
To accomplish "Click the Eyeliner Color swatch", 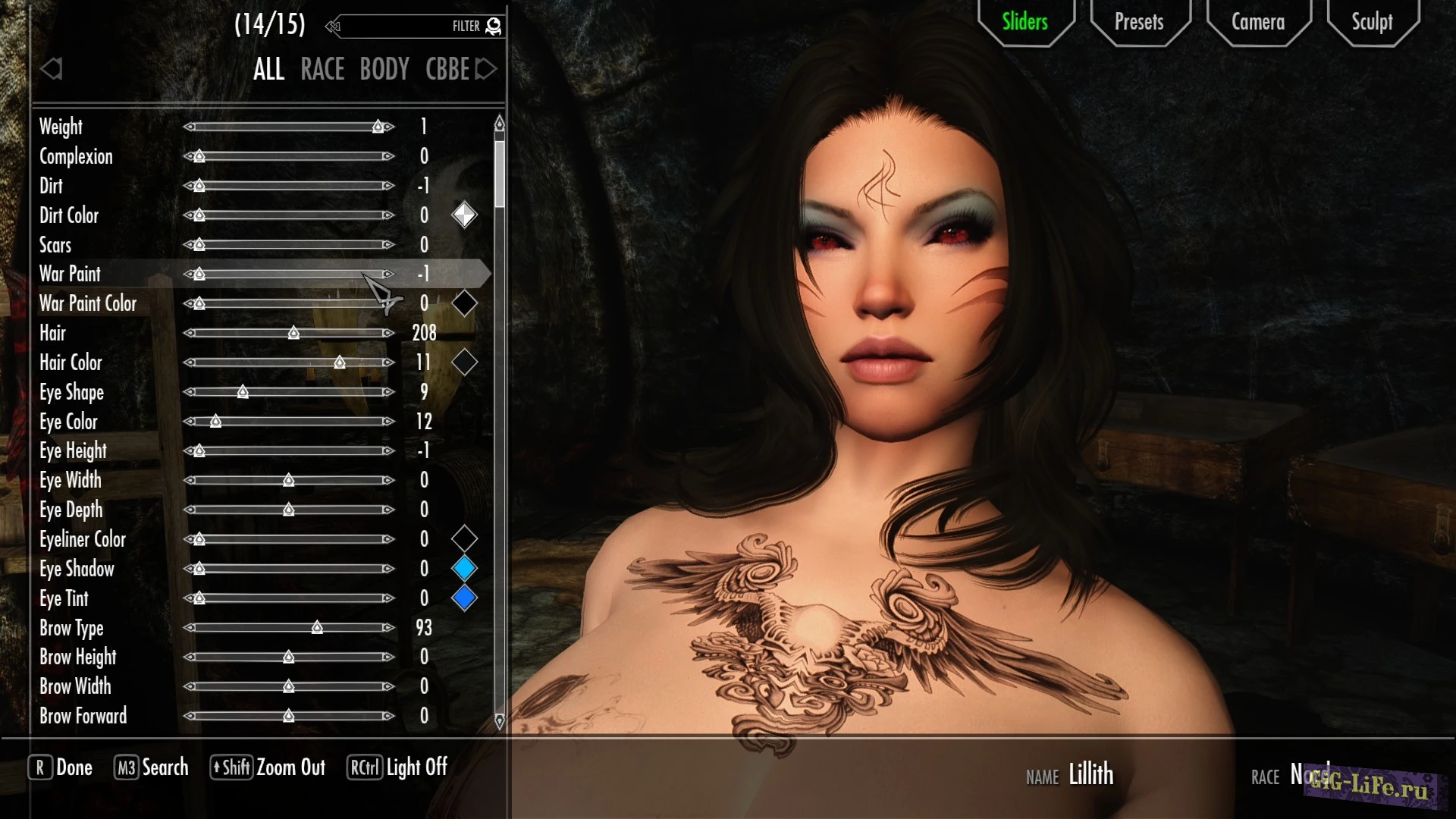I will pyautogui.click(x=464, y=539).
